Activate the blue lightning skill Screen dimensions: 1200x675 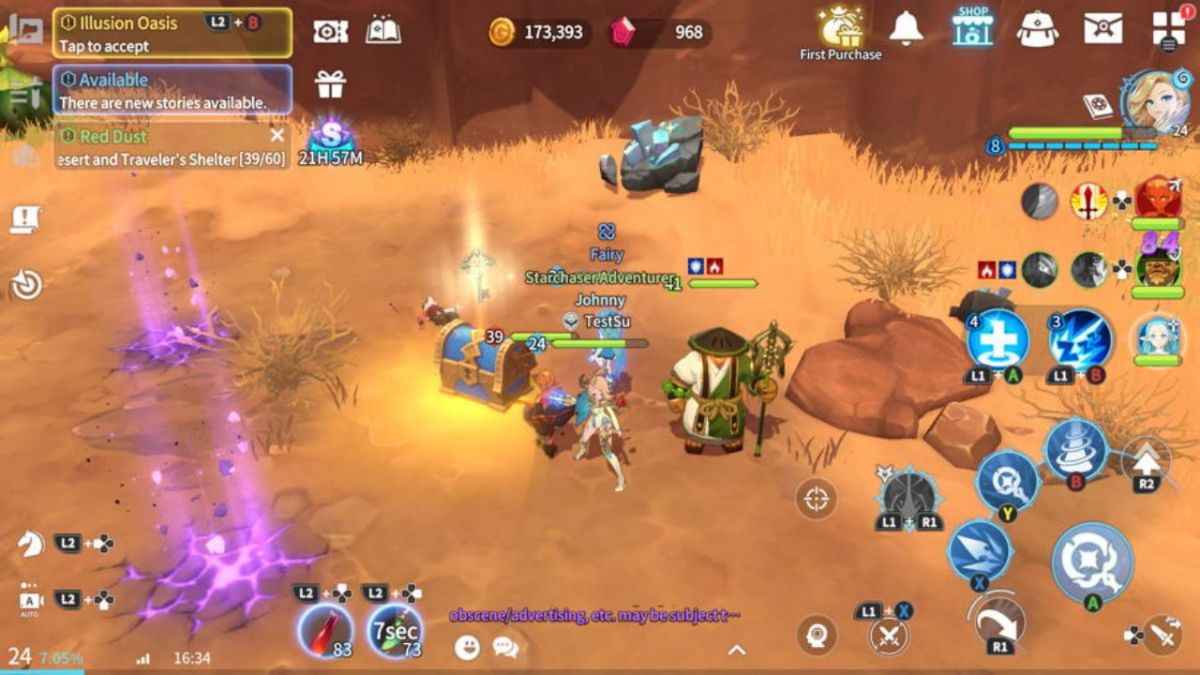coord(1081,340)
